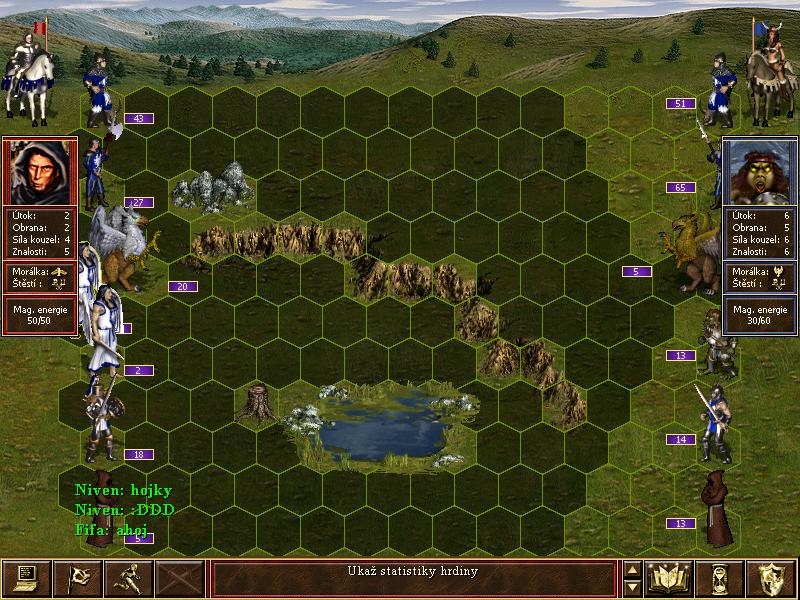Click the combat log down arrow

point(632,587)
